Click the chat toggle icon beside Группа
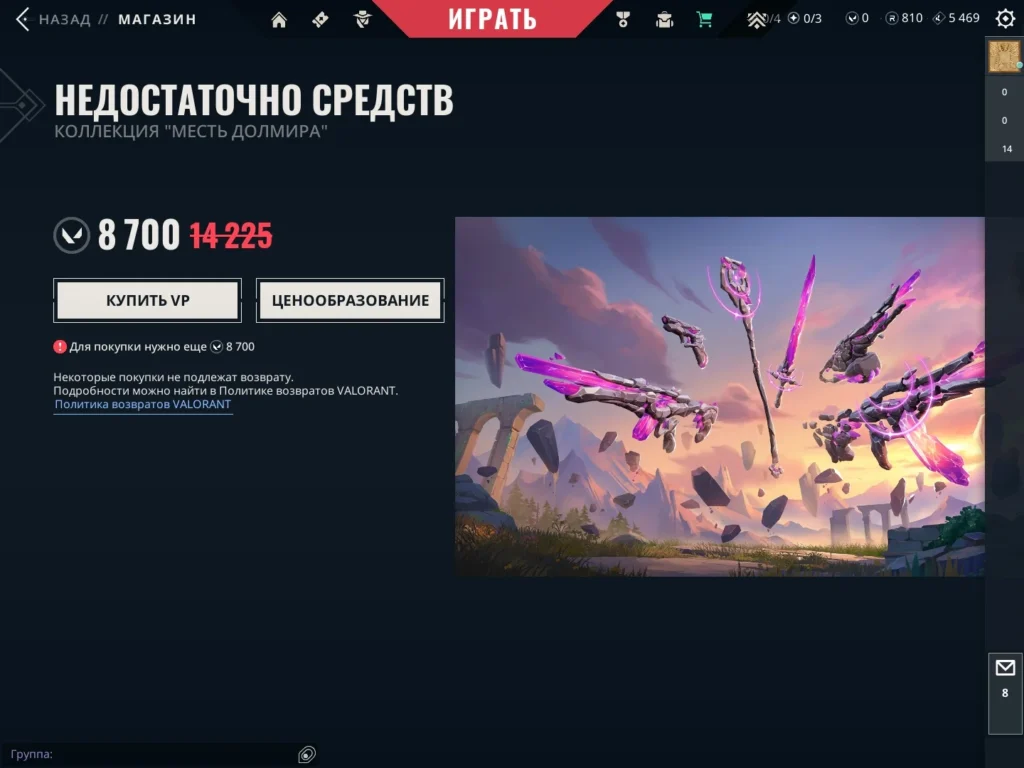Image resolution: width=1024 pixels, height=768 pixels. 307,754
